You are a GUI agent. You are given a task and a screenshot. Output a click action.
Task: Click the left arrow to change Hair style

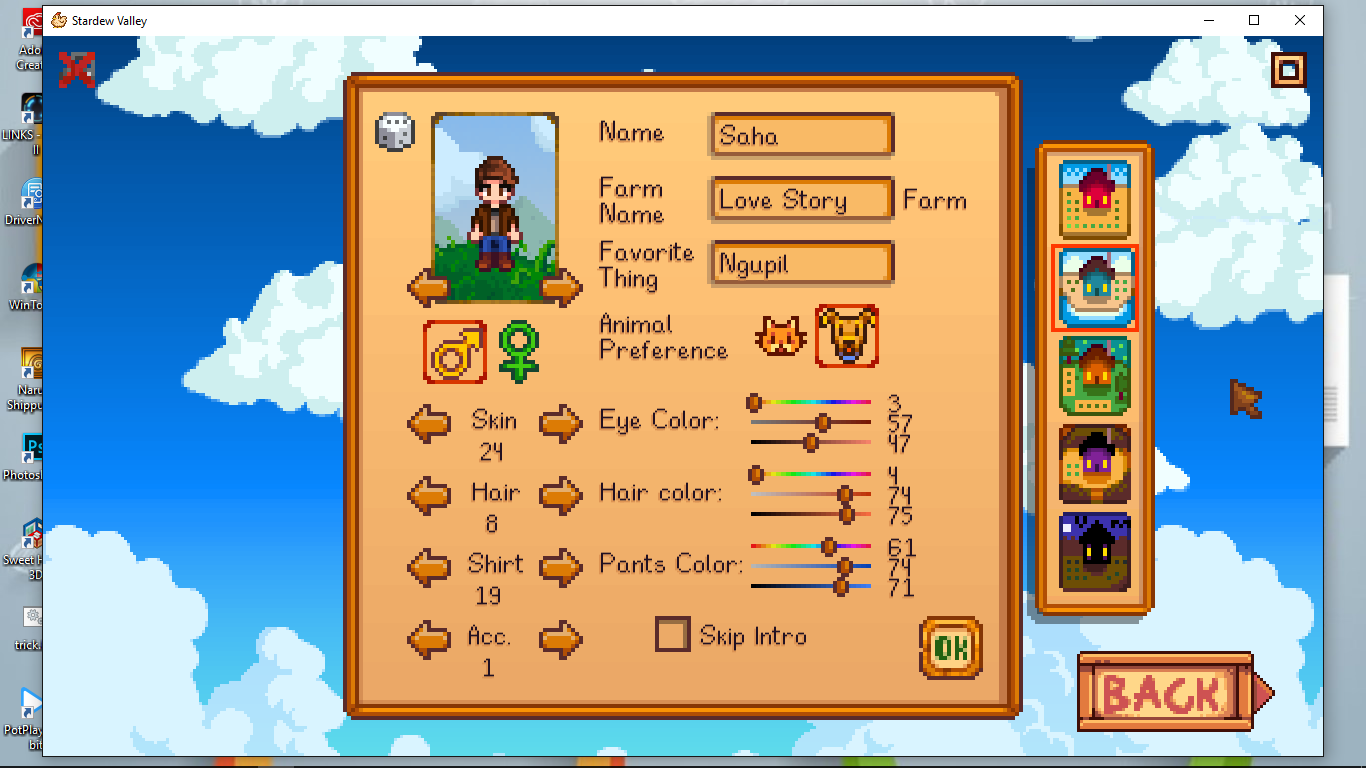[x=429, y=496]
